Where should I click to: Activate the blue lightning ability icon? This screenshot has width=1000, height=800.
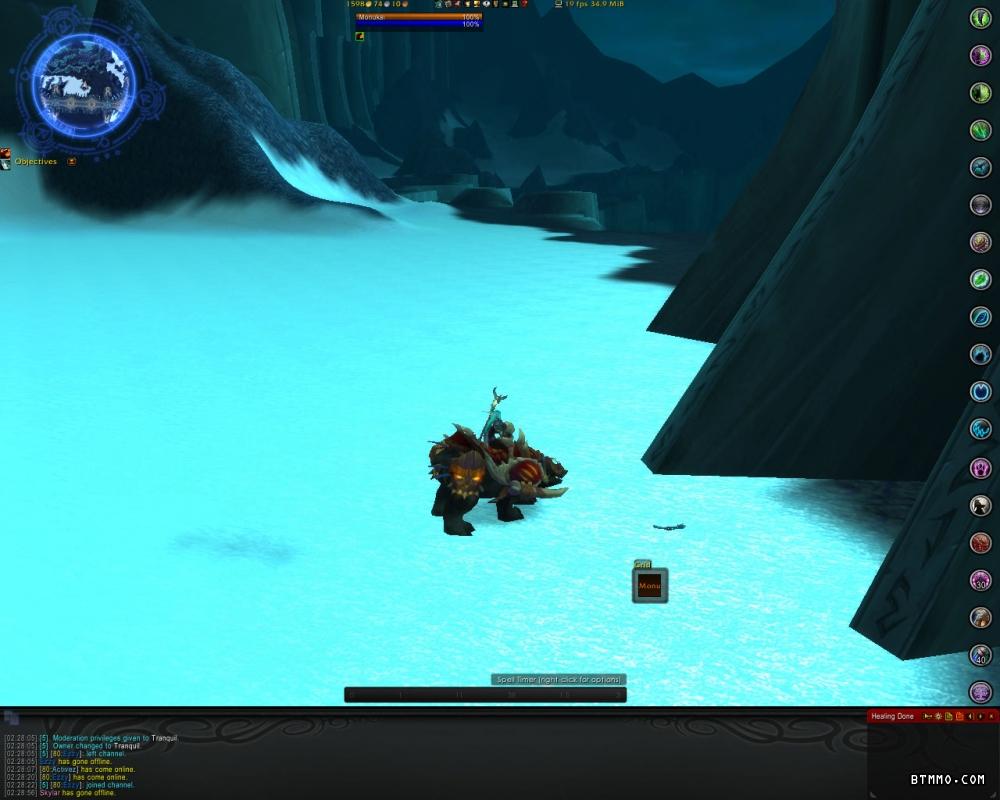tap(980, 430)
